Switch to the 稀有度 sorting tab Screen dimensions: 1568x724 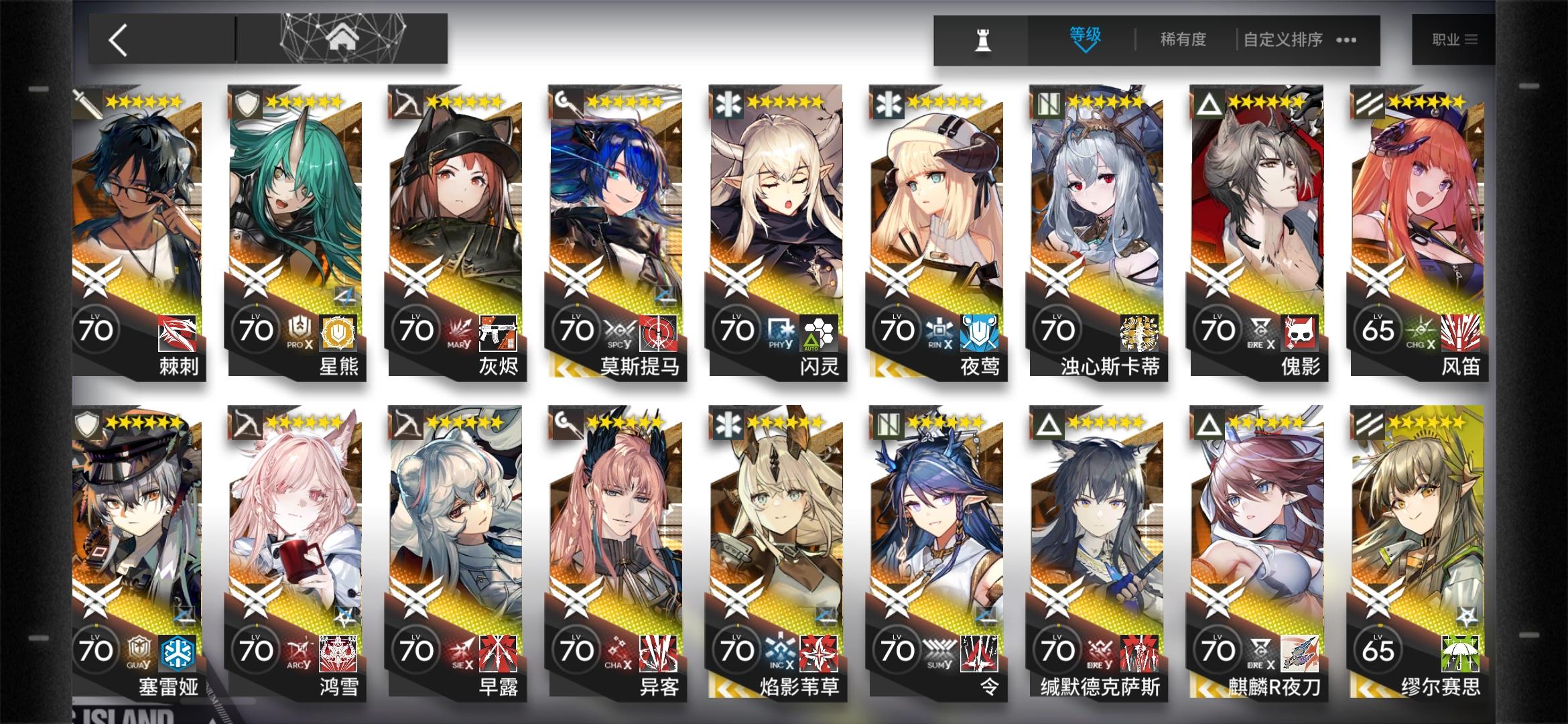coord(1181,40)
